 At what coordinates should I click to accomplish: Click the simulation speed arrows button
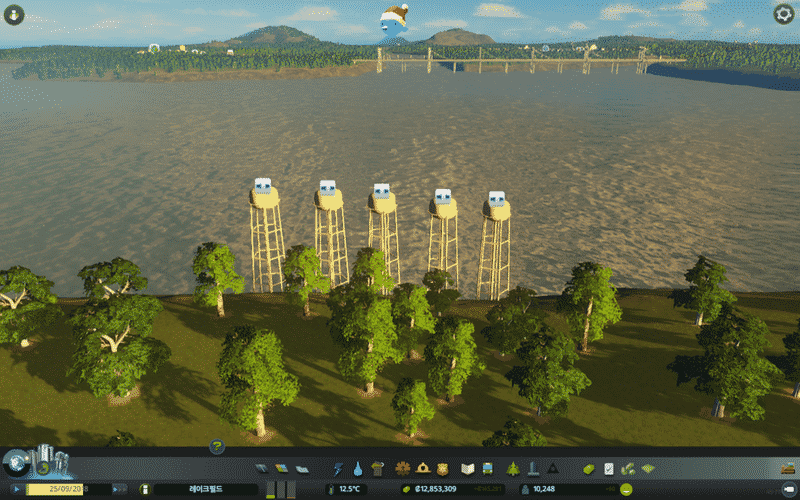(118, 489)
